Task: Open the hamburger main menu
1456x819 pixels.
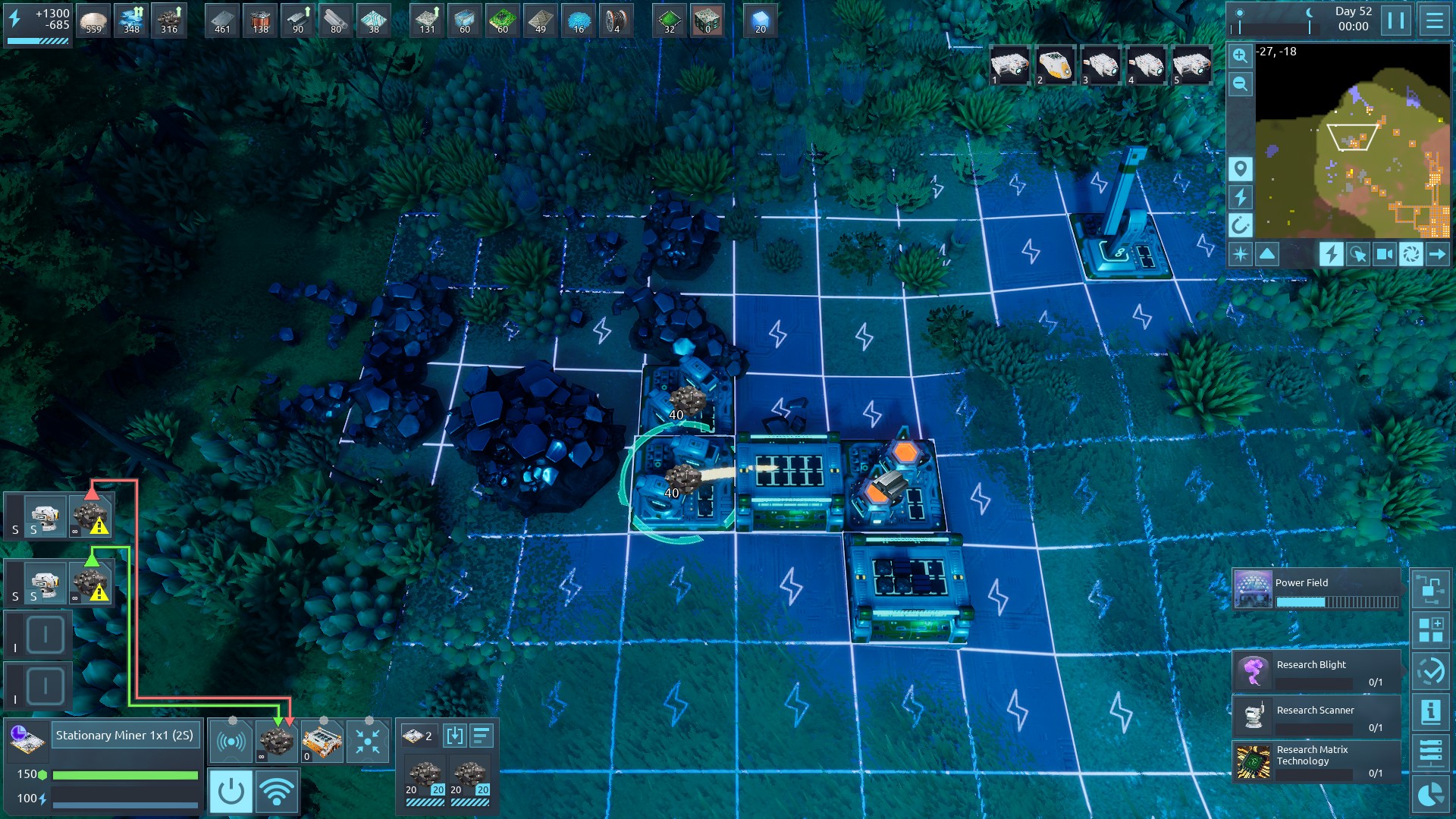Action: [1434, 20]
